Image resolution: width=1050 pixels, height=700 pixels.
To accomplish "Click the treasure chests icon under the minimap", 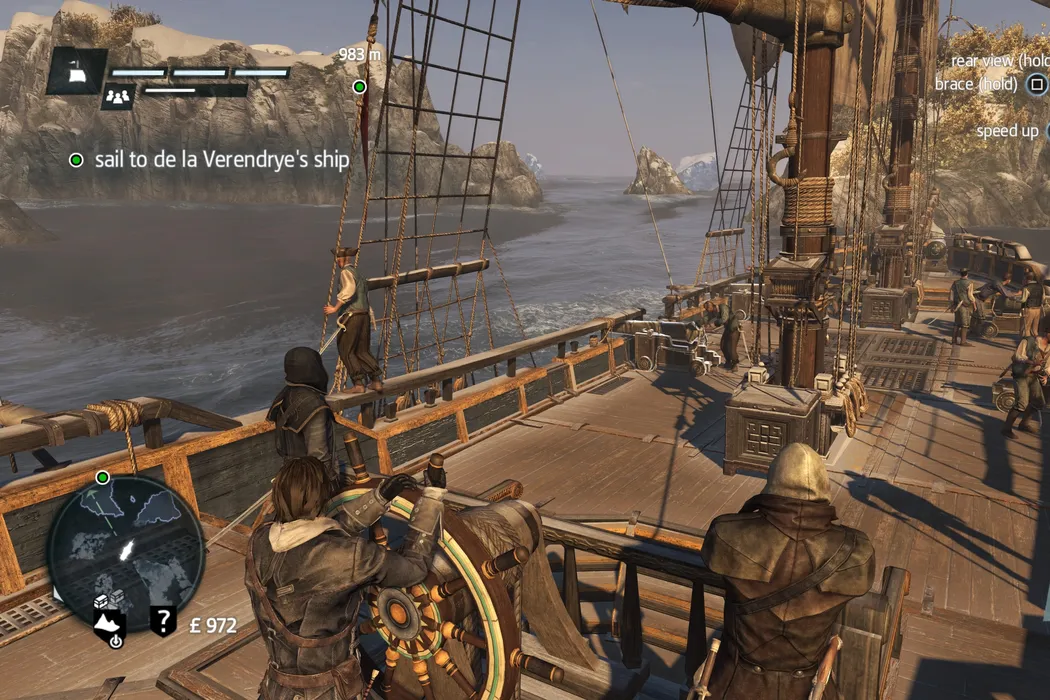I will [x=109, y=600].
